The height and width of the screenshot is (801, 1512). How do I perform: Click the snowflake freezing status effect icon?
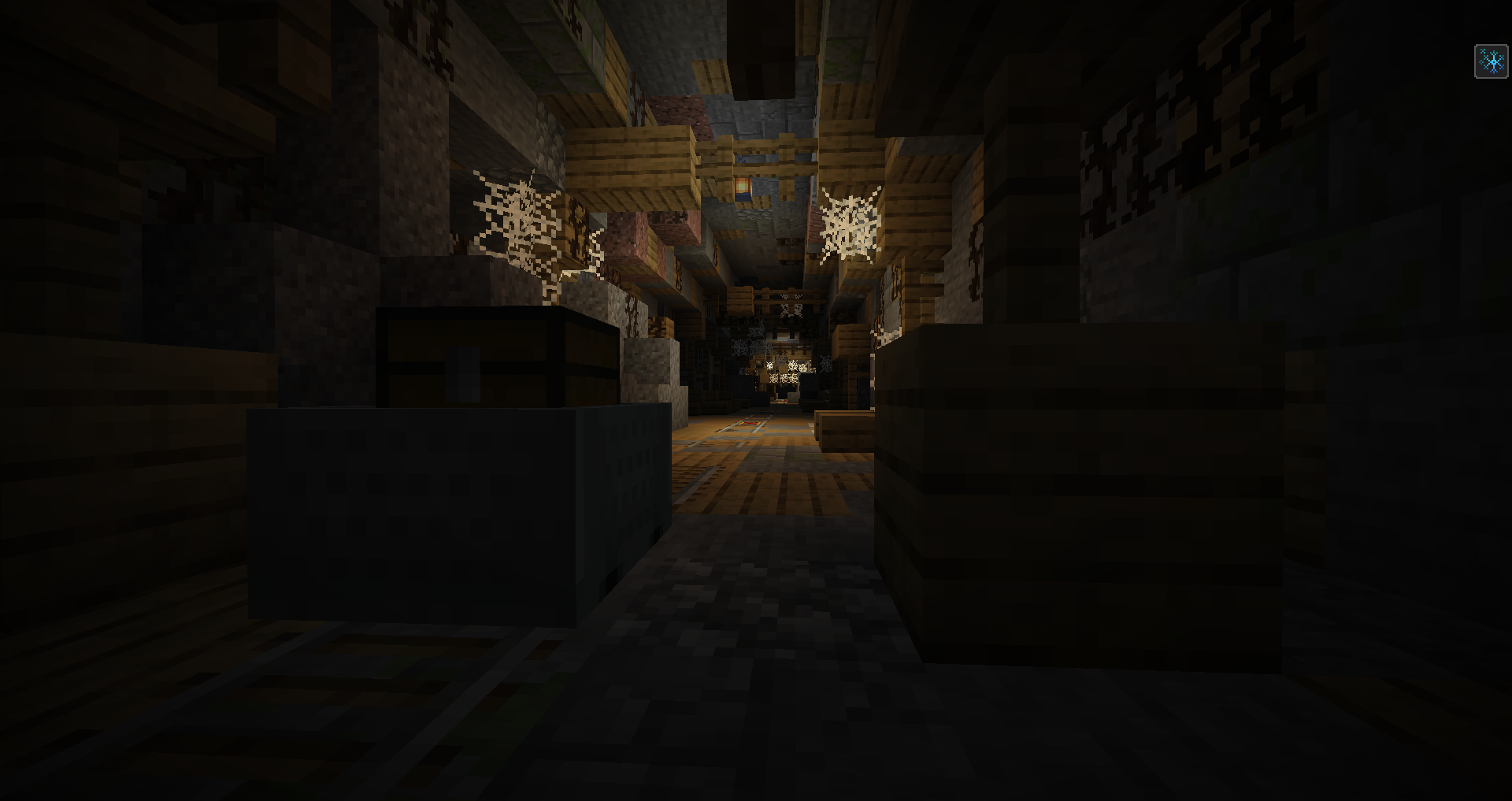[1491, 61]
